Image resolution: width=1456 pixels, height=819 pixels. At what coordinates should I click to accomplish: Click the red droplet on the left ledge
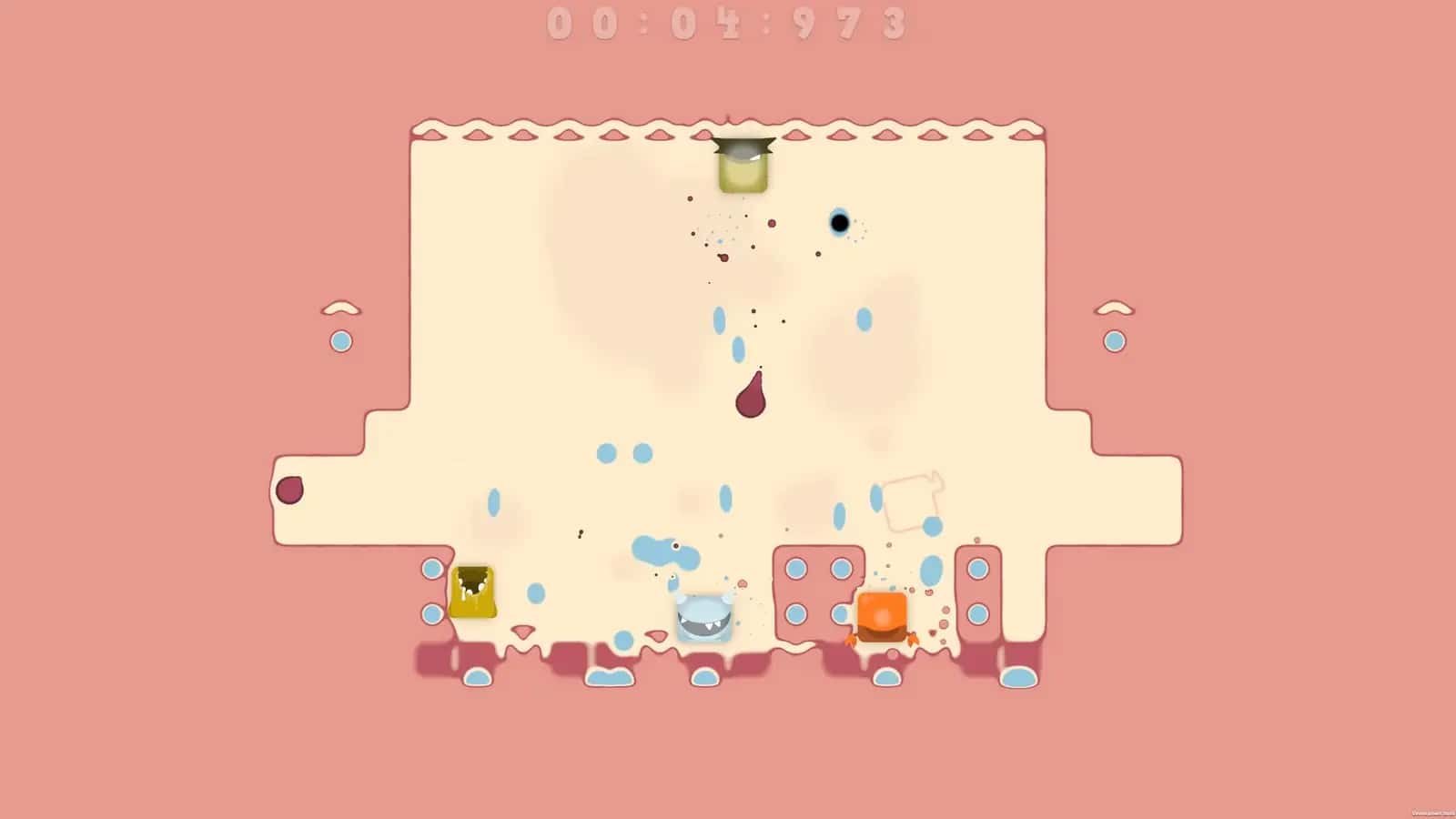coord(289,490)
